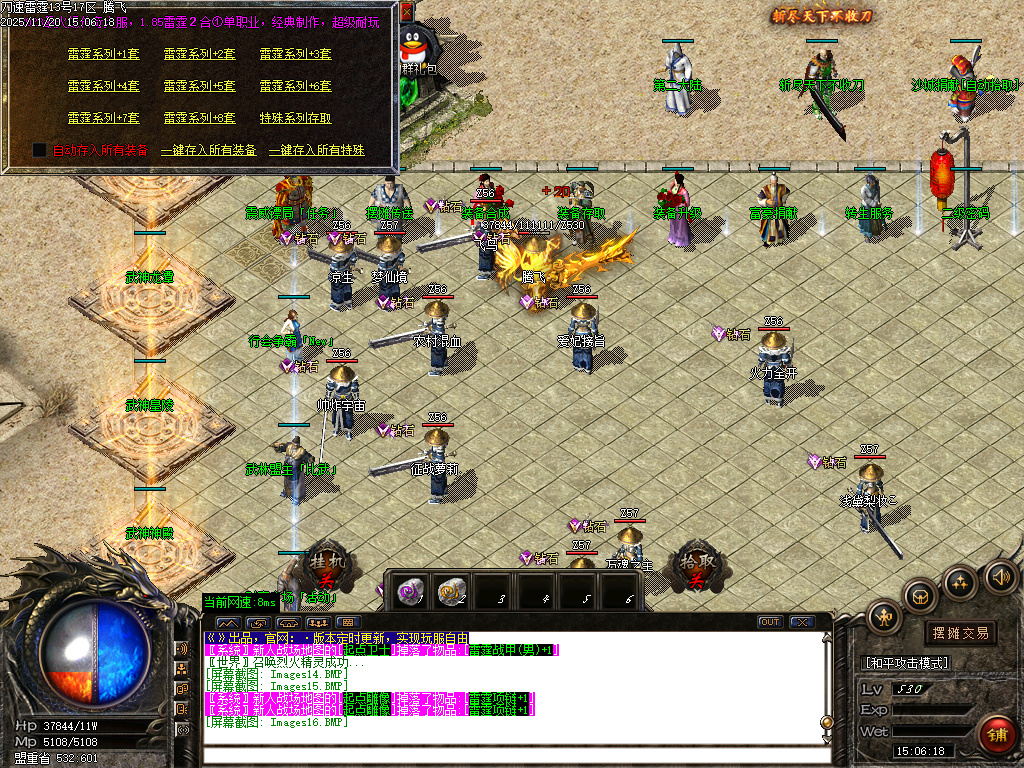Open the bag chest icon
Image resolution: width=1024 pixels, height=768 pixels.
coord(920,597)
